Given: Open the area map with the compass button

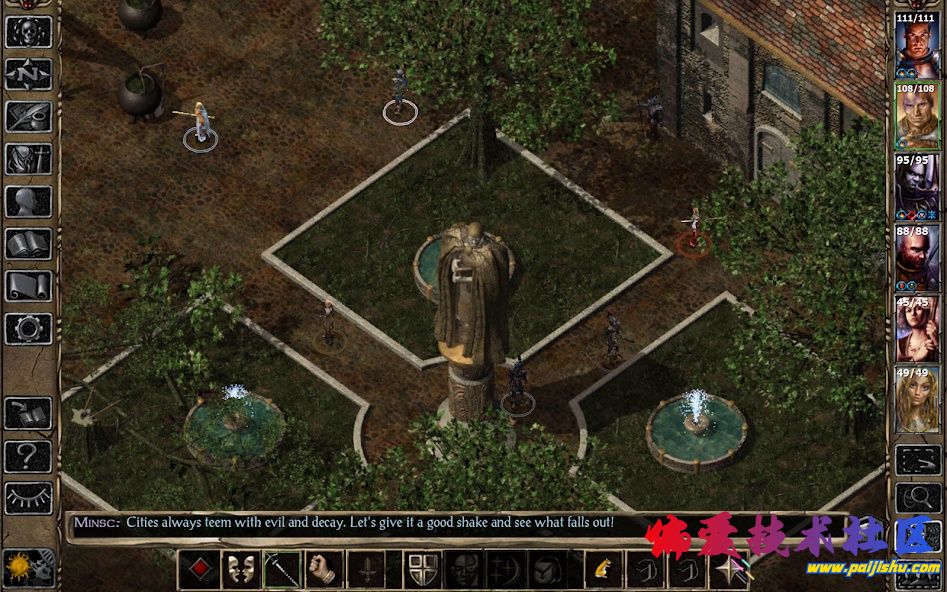Looking at the screenshot, I should 28,73.
